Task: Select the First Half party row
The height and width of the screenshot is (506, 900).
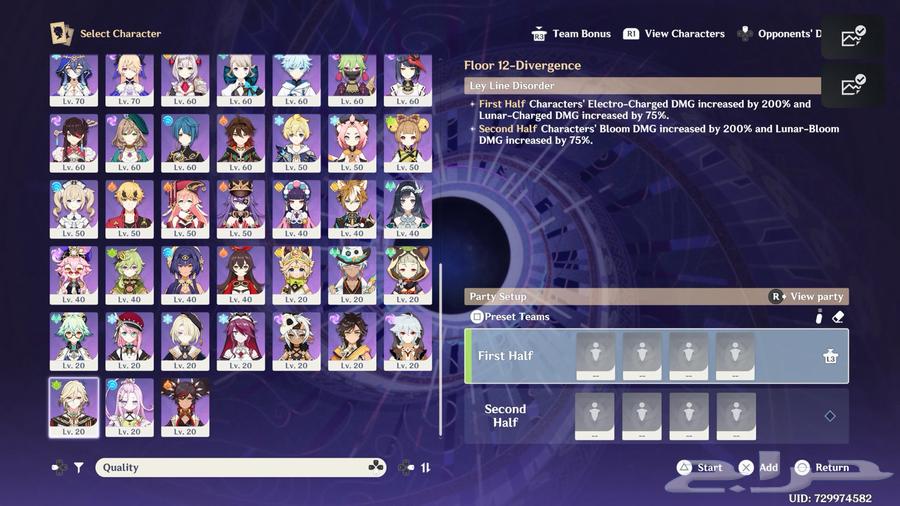Action: click(656, 357)
